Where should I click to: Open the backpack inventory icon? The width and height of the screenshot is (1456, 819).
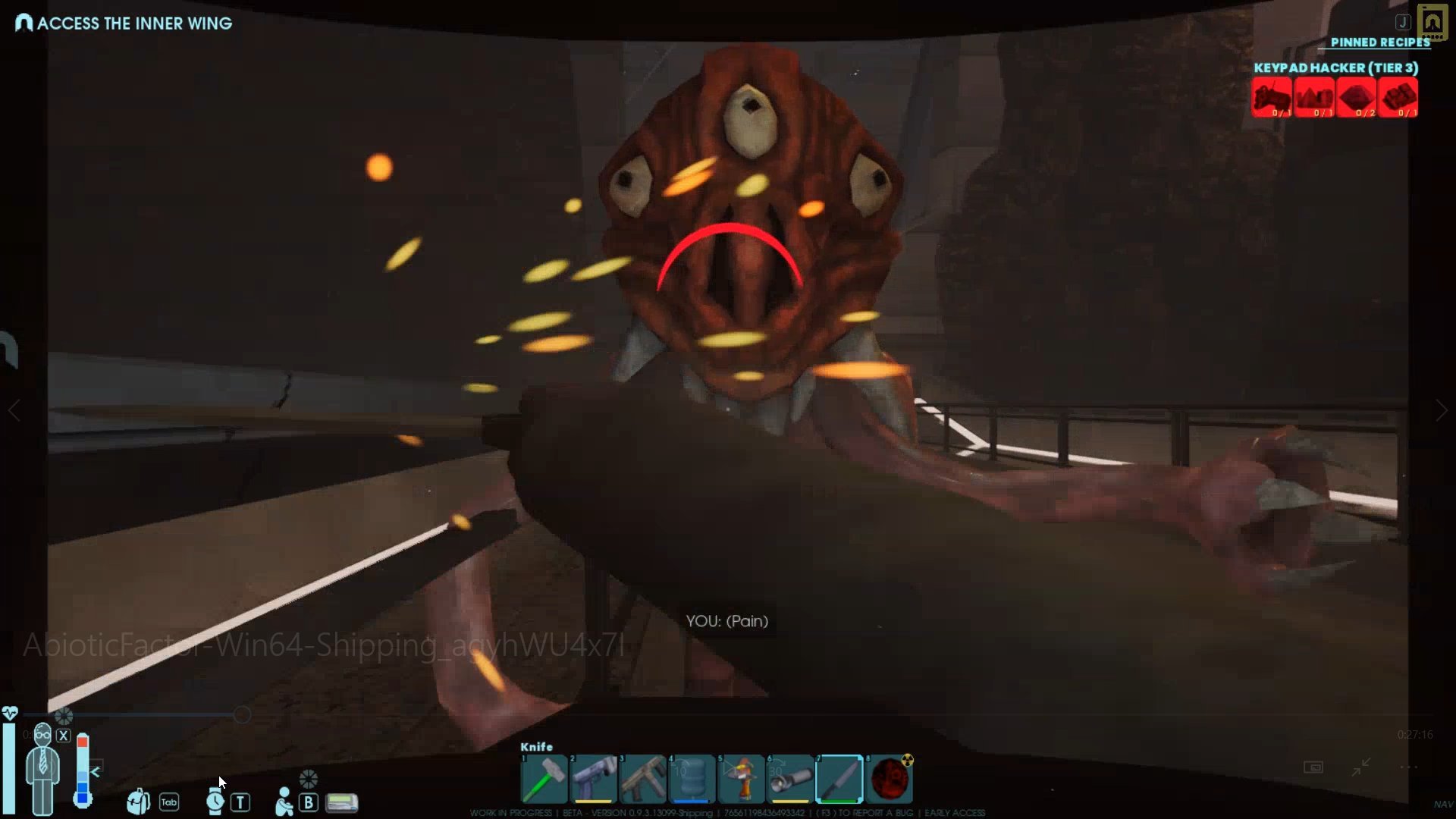pyautogui.click(x=138, y=801)
